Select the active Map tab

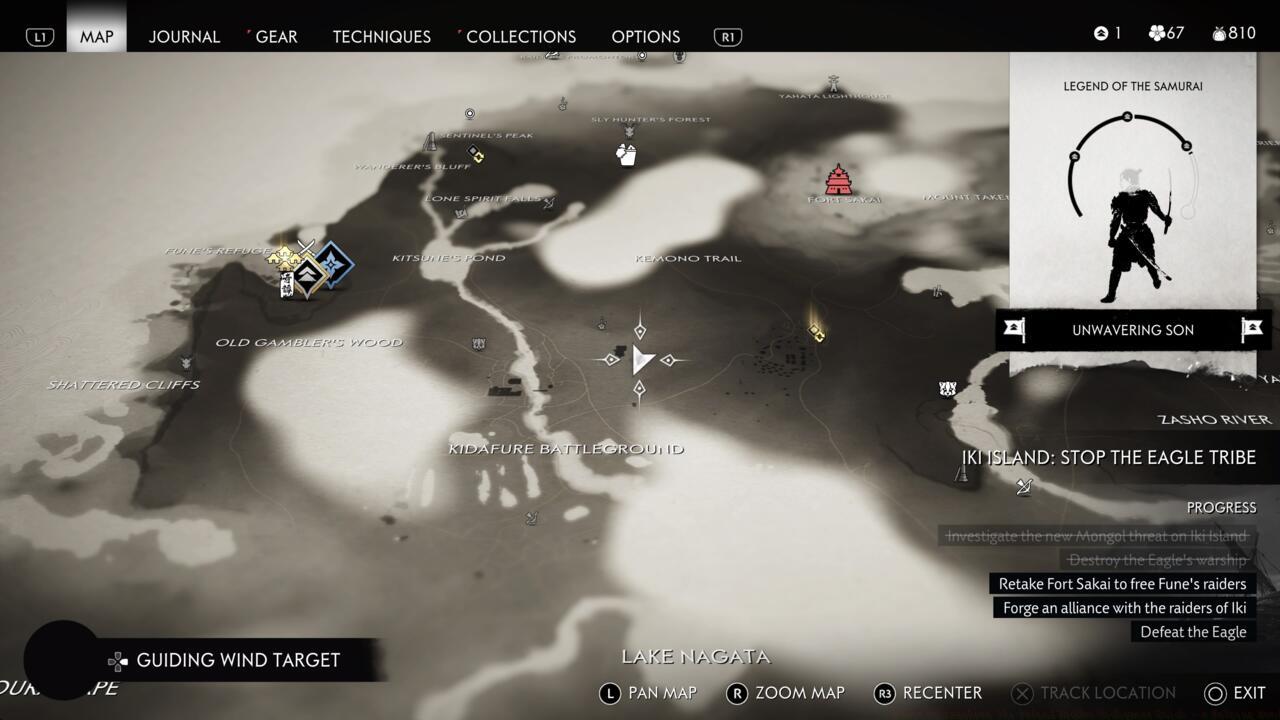pyautogui.click(x=97, y=36)
